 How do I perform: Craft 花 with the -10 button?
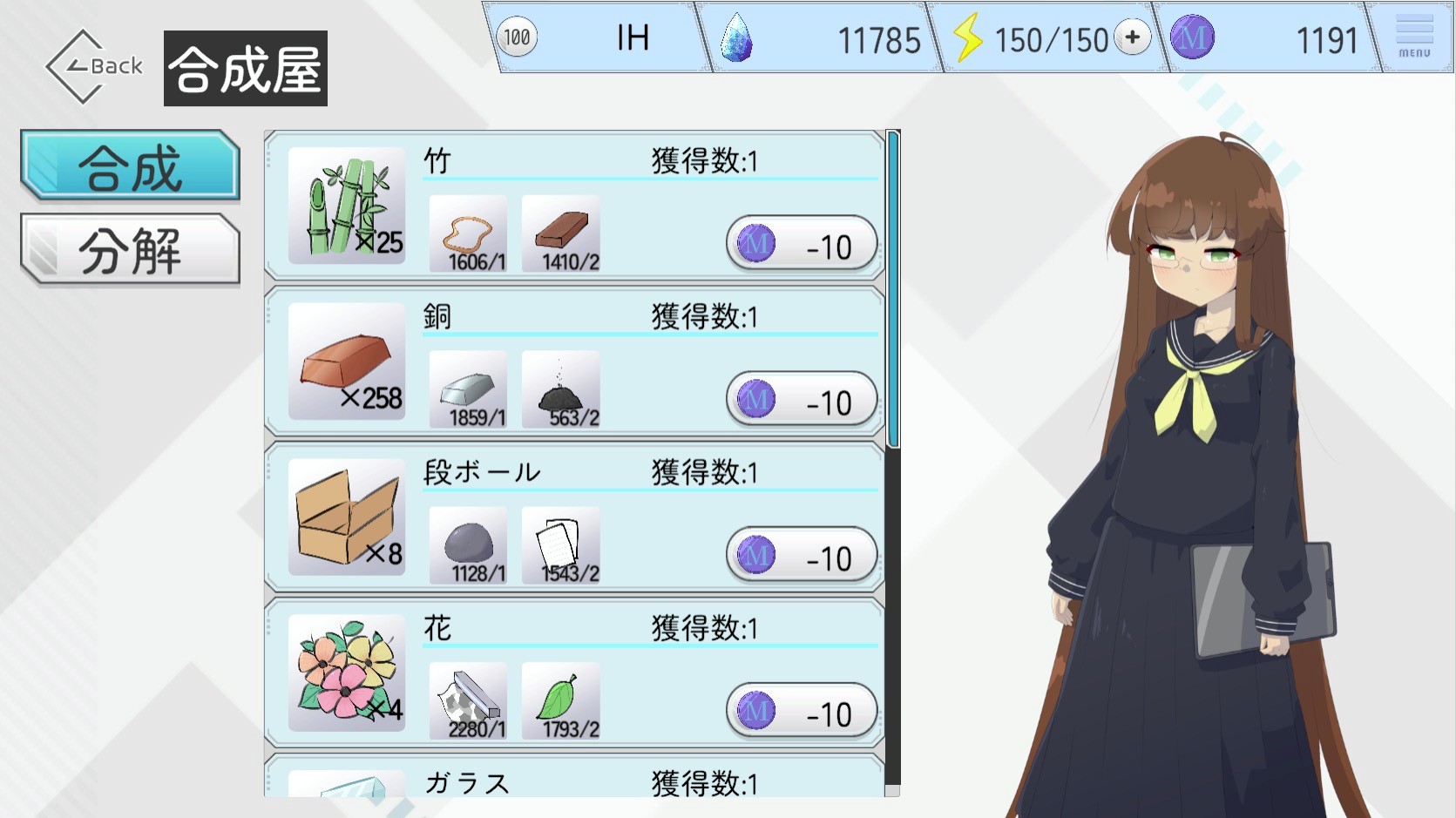pyautogui.click(x=801, y=713)
